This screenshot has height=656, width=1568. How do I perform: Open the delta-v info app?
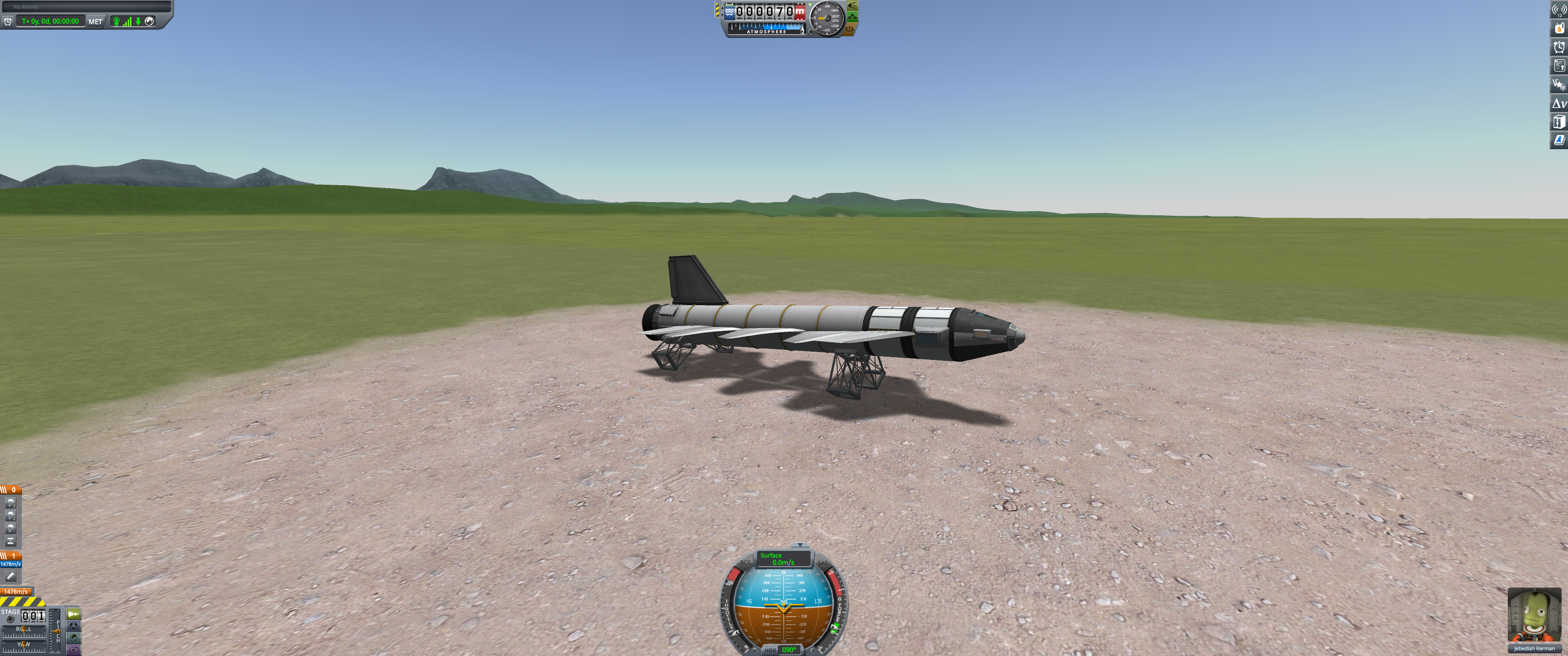point(1559,103)
